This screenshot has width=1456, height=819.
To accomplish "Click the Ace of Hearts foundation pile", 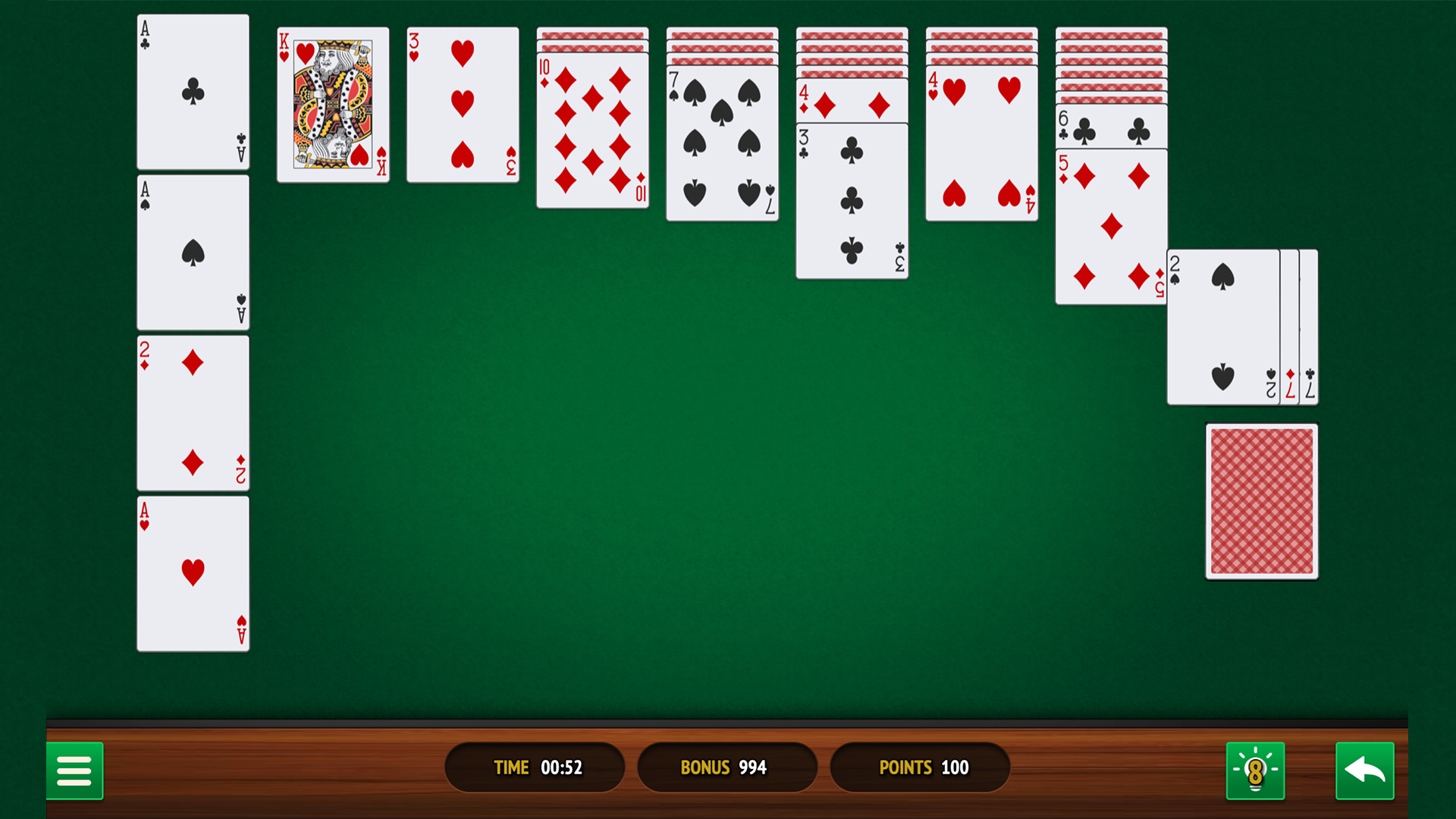I will click(193, 573).
